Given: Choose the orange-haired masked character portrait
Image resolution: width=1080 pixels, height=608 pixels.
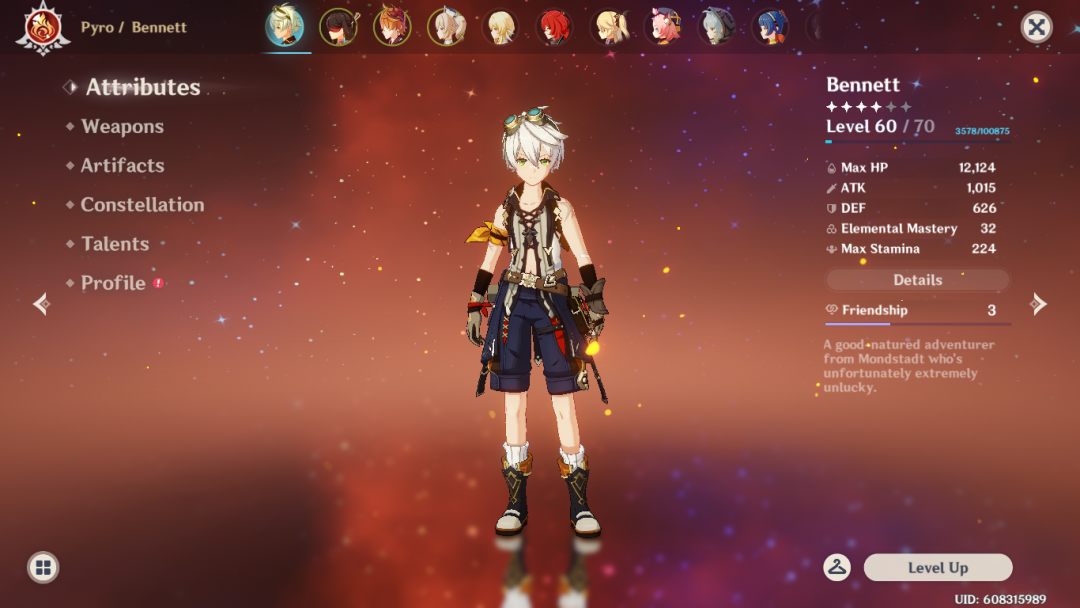Looking at the screenshot, I should [392, 27].
